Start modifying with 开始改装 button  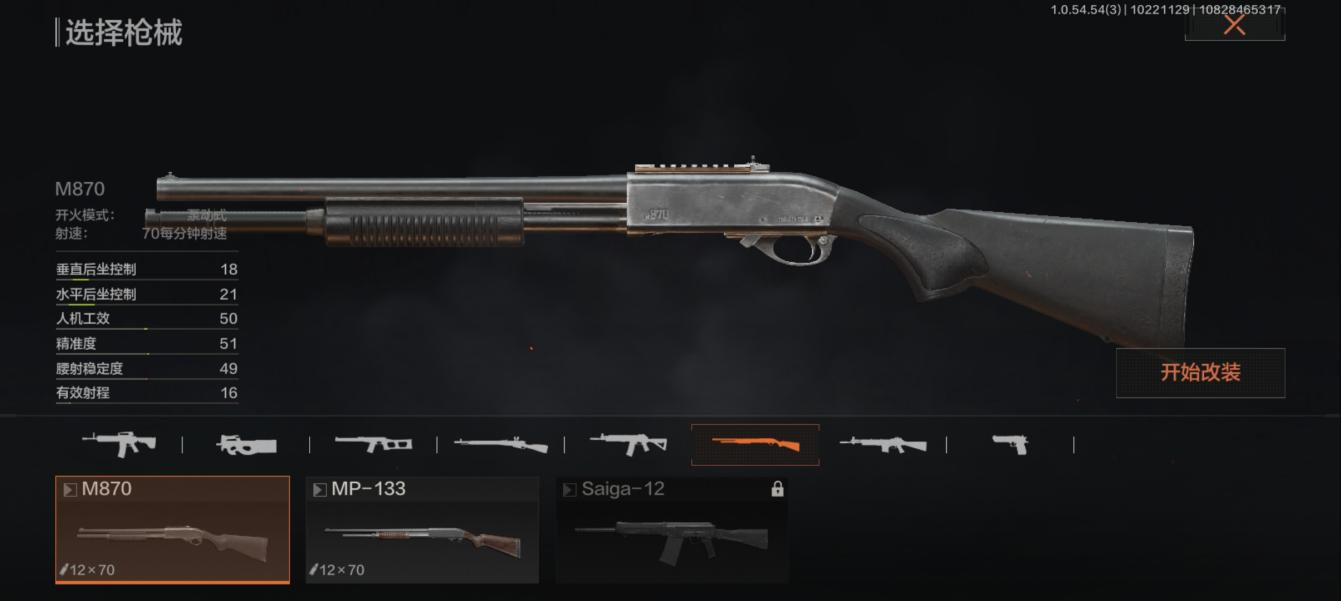click(1200, 373)
